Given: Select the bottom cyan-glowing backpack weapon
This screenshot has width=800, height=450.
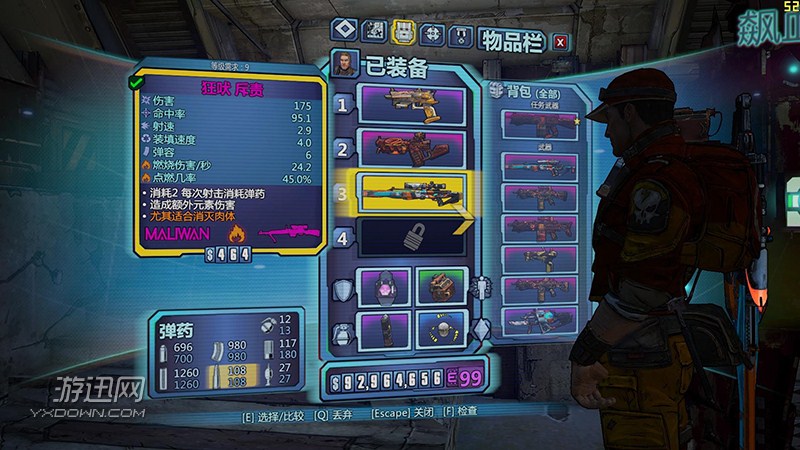Looking at the screenshot, I should coord(540,320).
